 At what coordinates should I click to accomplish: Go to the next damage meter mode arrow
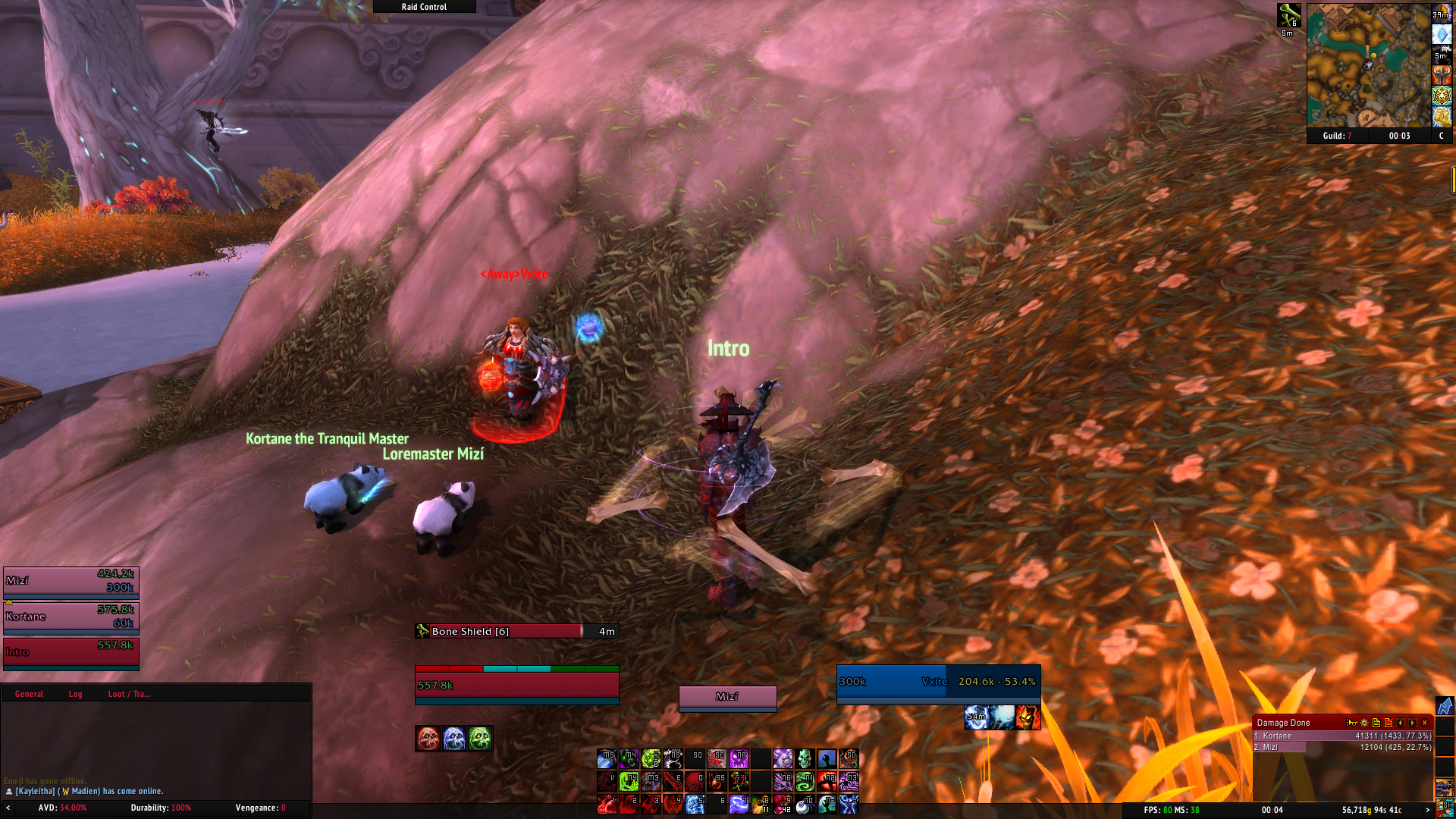1413,723
